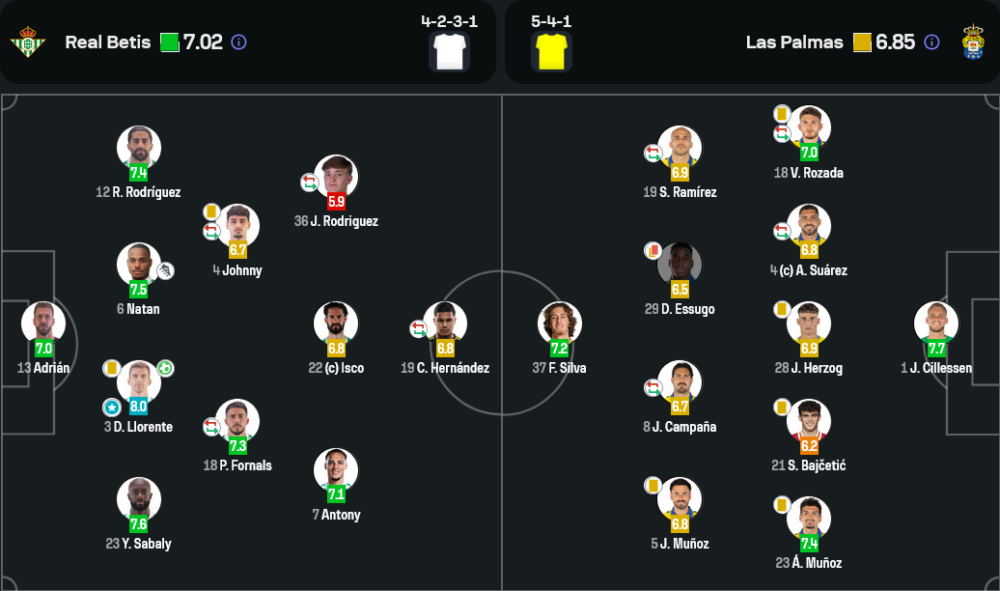Open Antony's player avatar
This screenshot has height=591, width=1000.
pos(336,470)
